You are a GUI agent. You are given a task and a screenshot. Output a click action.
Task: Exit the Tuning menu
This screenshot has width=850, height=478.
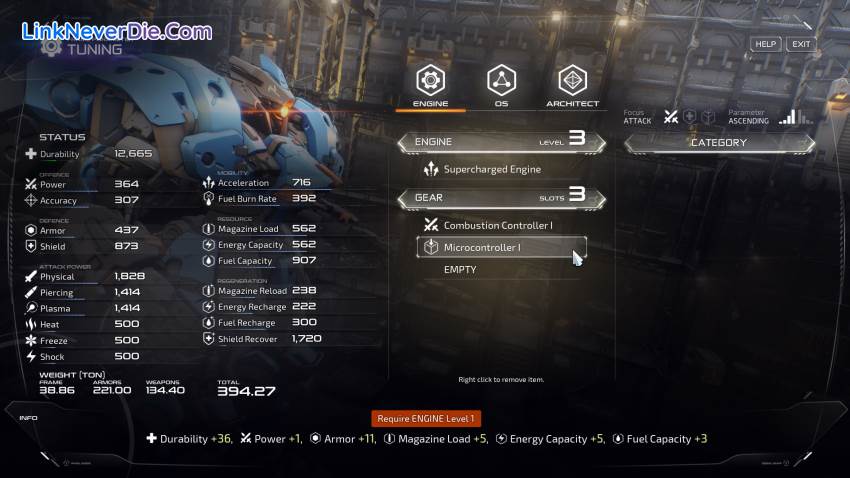click(800, 44)
